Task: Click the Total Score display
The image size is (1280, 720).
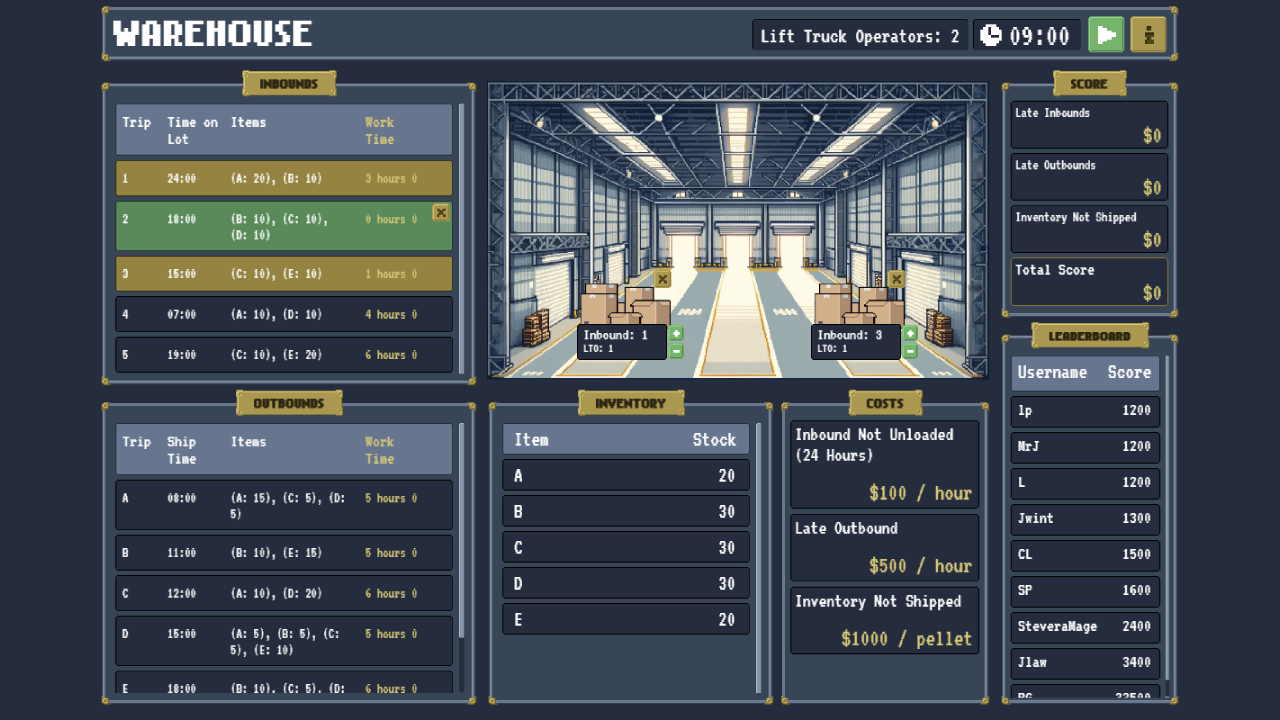Action: click(1089, 281)
